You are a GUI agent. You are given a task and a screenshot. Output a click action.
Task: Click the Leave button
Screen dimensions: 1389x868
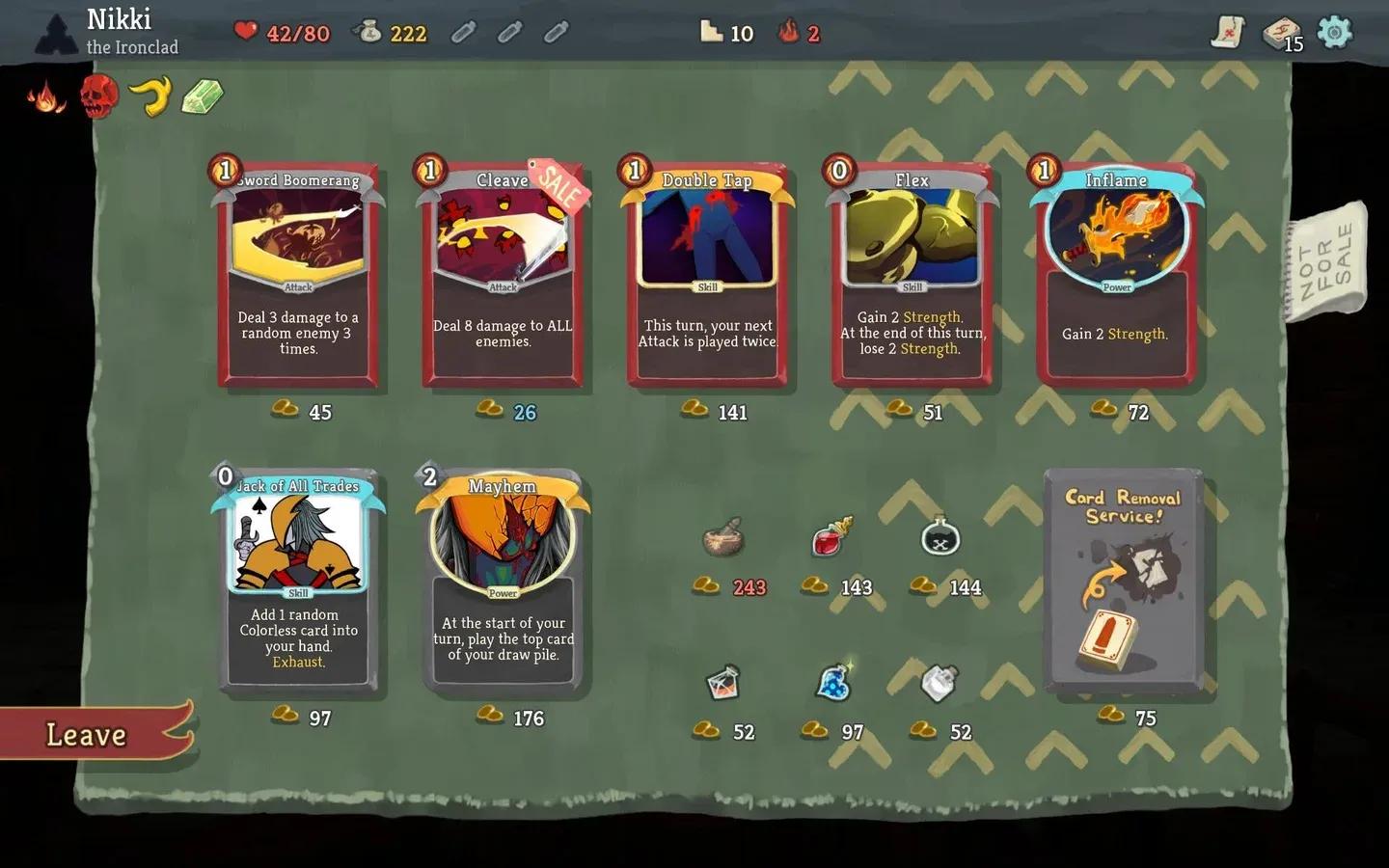point(85,736)
